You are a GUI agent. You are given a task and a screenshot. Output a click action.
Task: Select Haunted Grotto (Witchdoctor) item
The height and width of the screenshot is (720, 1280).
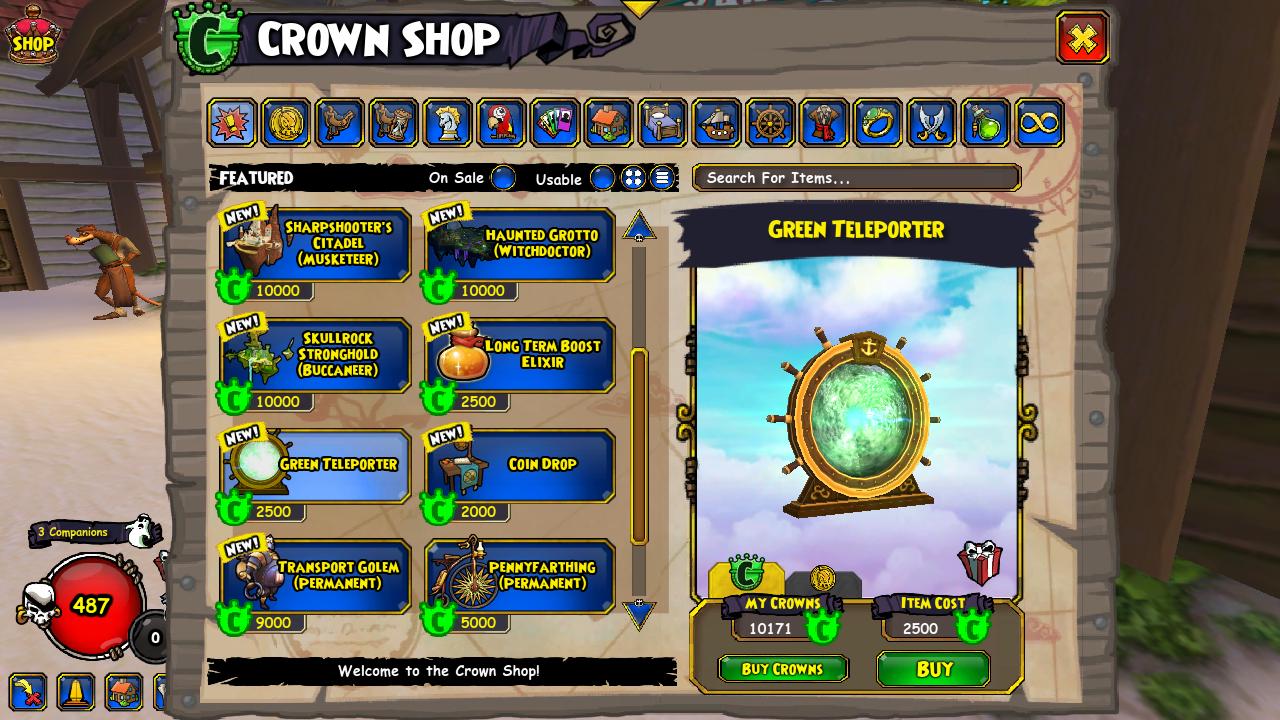pyautogui.click(x=521, y=245)
